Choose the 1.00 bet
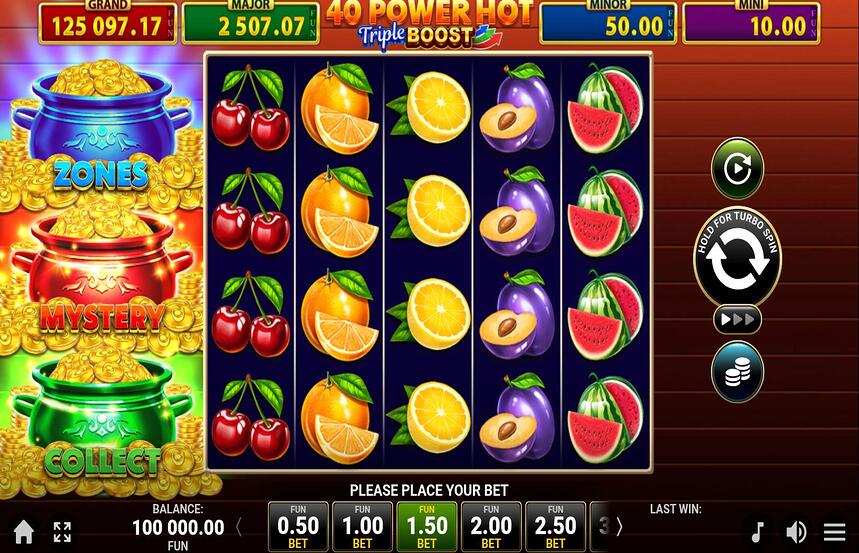 (x=362, y=526)
